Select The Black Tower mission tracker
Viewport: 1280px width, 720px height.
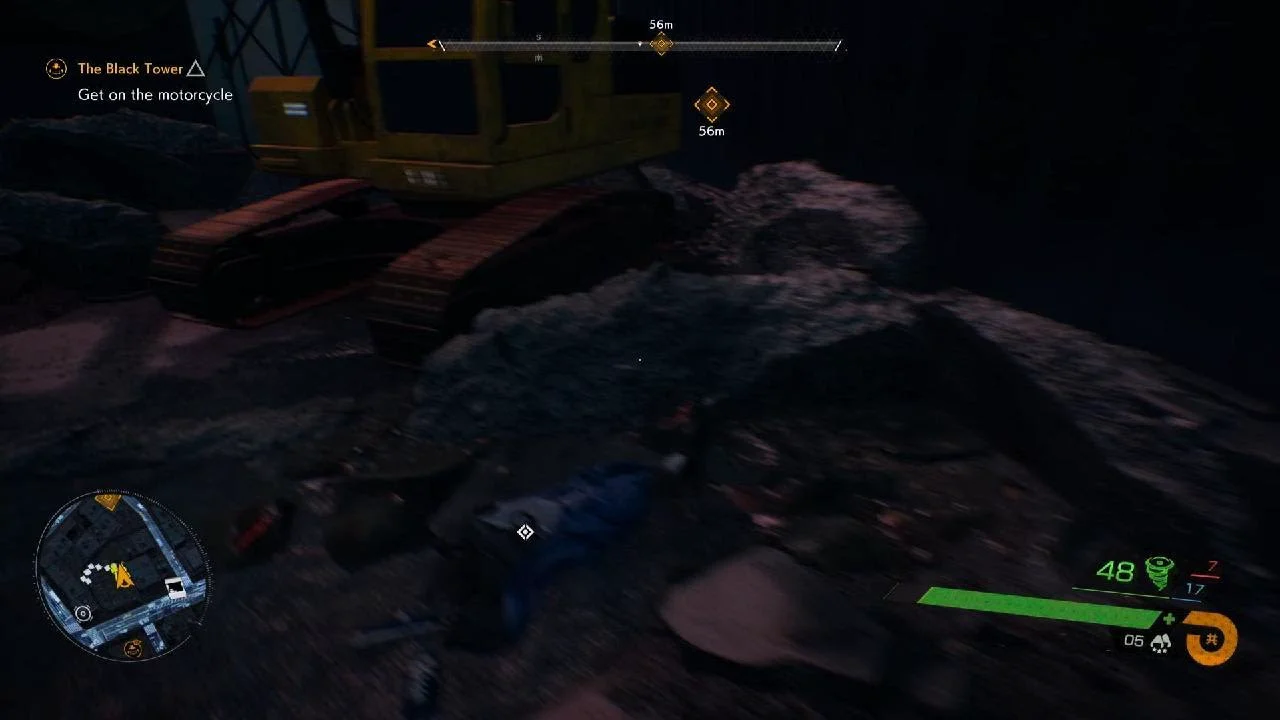(x=130, y=69)
